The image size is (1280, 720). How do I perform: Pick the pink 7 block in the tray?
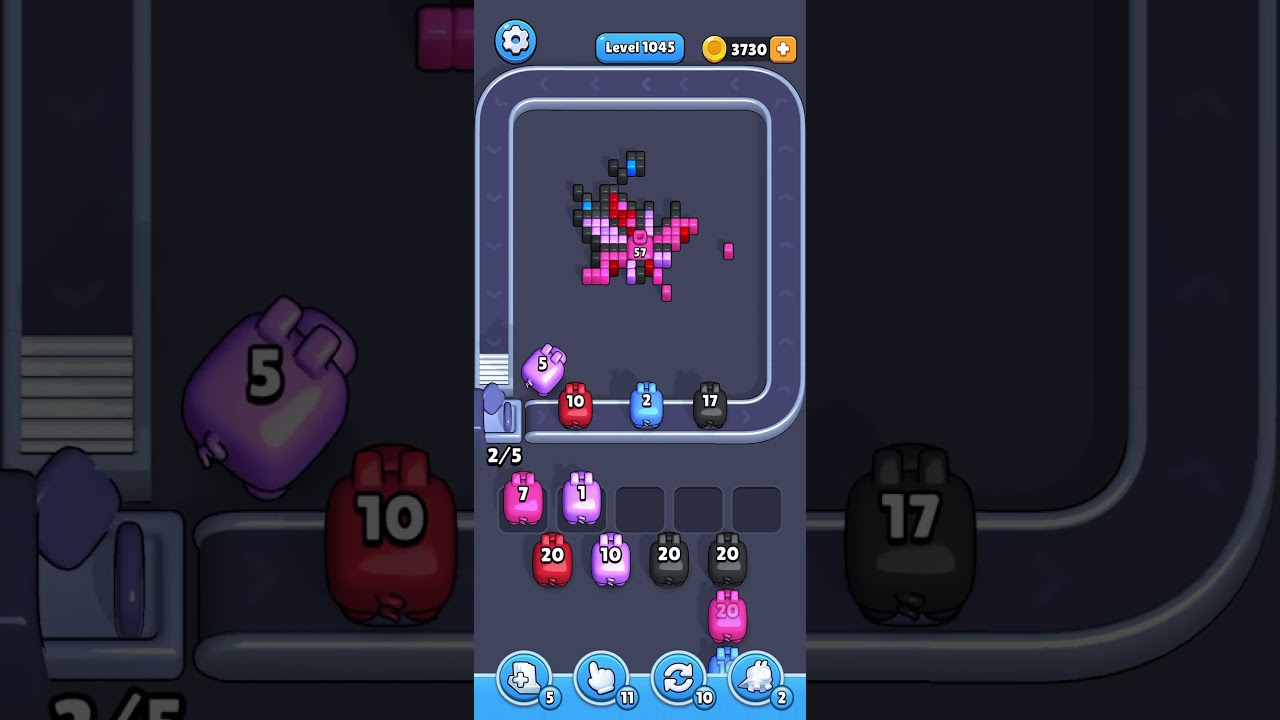click(523, 500)
